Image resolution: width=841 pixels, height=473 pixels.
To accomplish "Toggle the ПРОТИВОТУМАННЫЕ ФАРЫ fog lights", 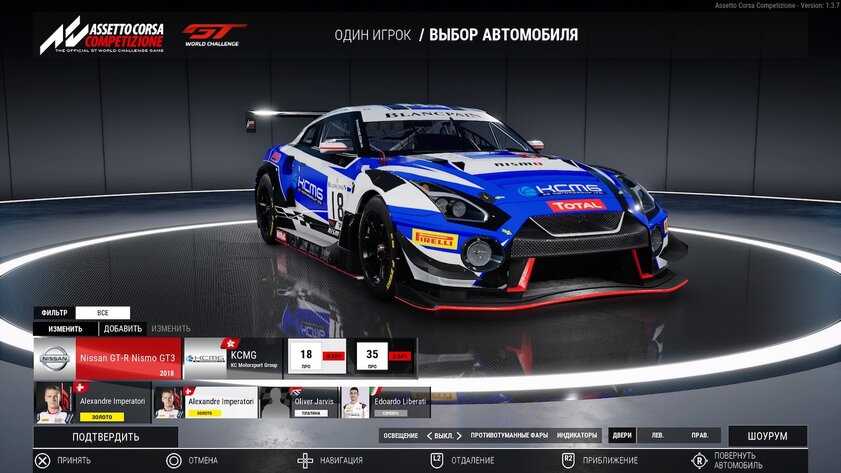I will pyautogui.click(x=509, y=436).
